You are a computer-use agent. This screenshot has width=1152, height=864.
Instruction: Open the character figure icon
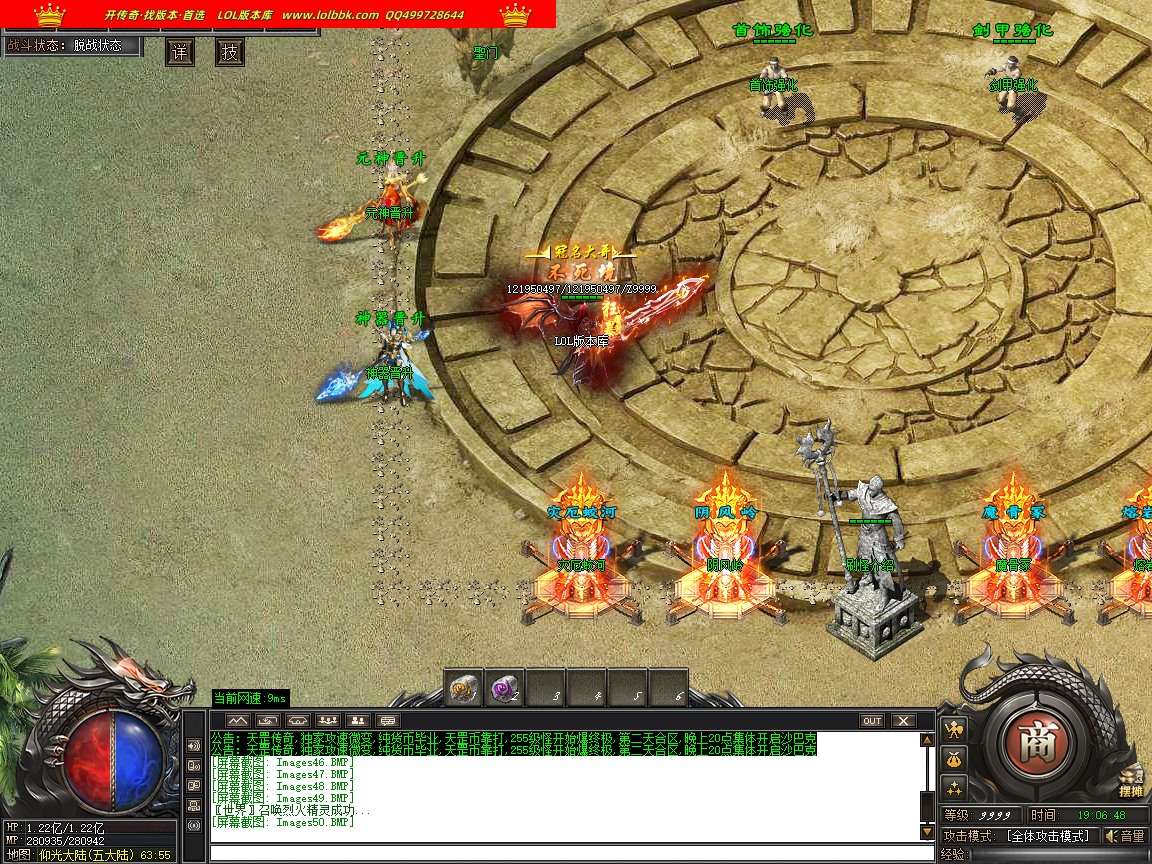click(954, 729)
